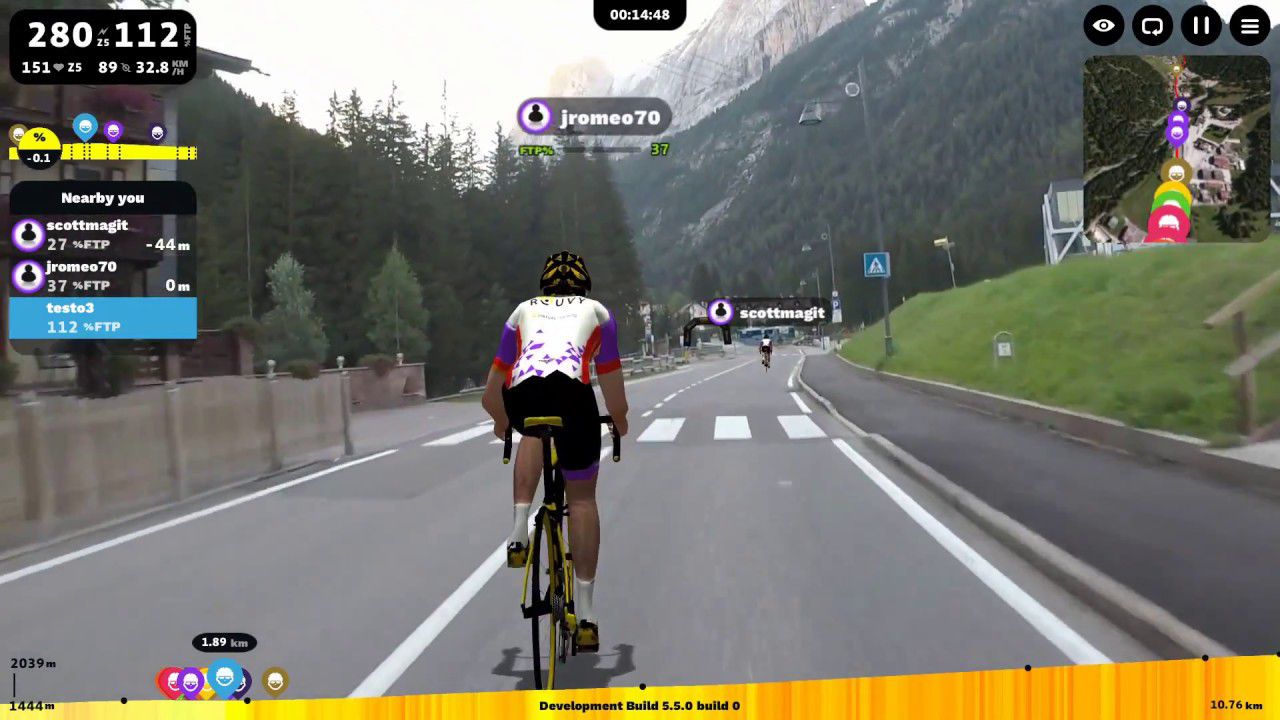Click the jromeo70 rider name tag
The image size is (1280, 720).
(x=594, y=117)
